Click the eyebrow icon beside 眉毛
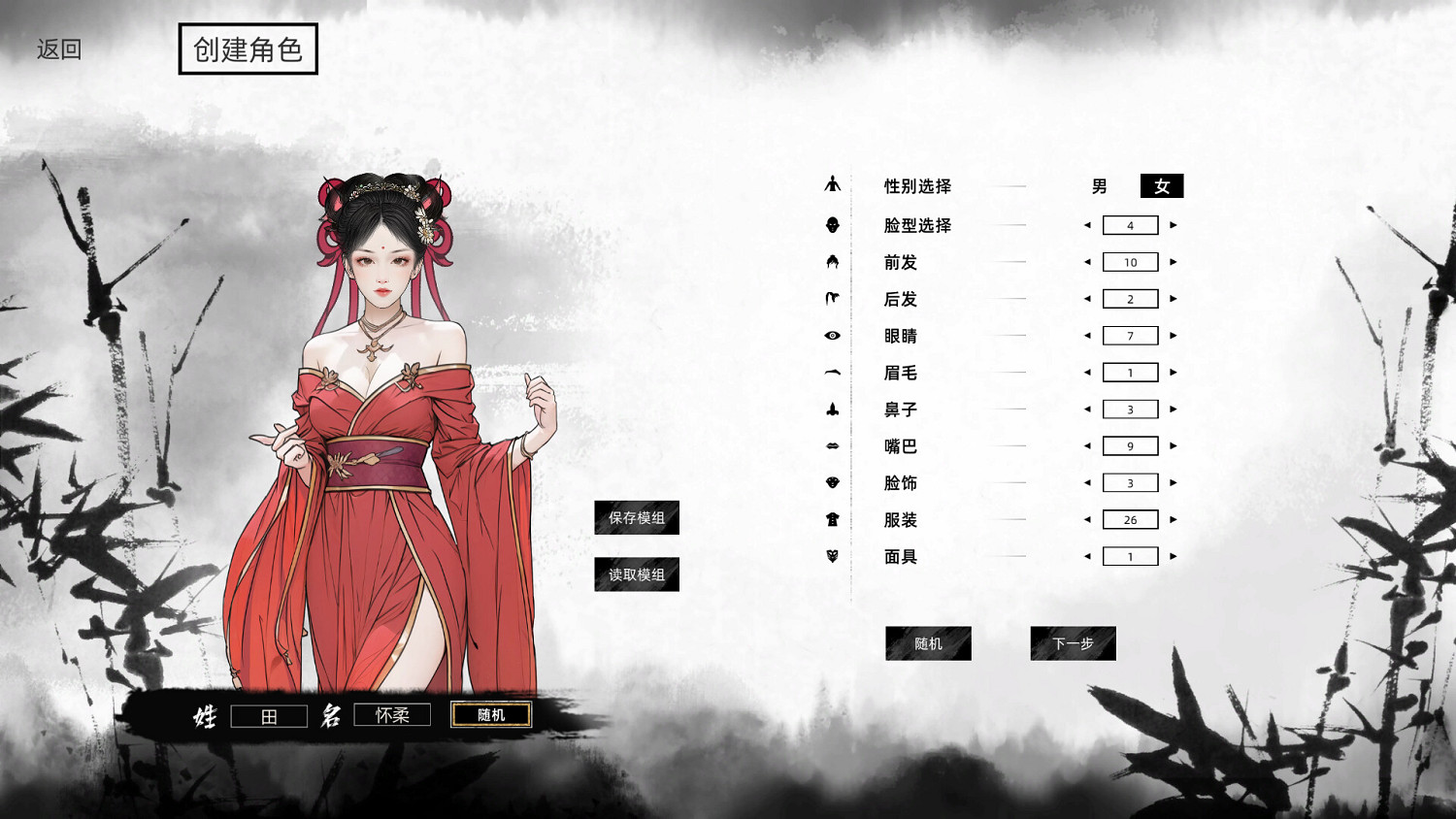 pos(833,372)
